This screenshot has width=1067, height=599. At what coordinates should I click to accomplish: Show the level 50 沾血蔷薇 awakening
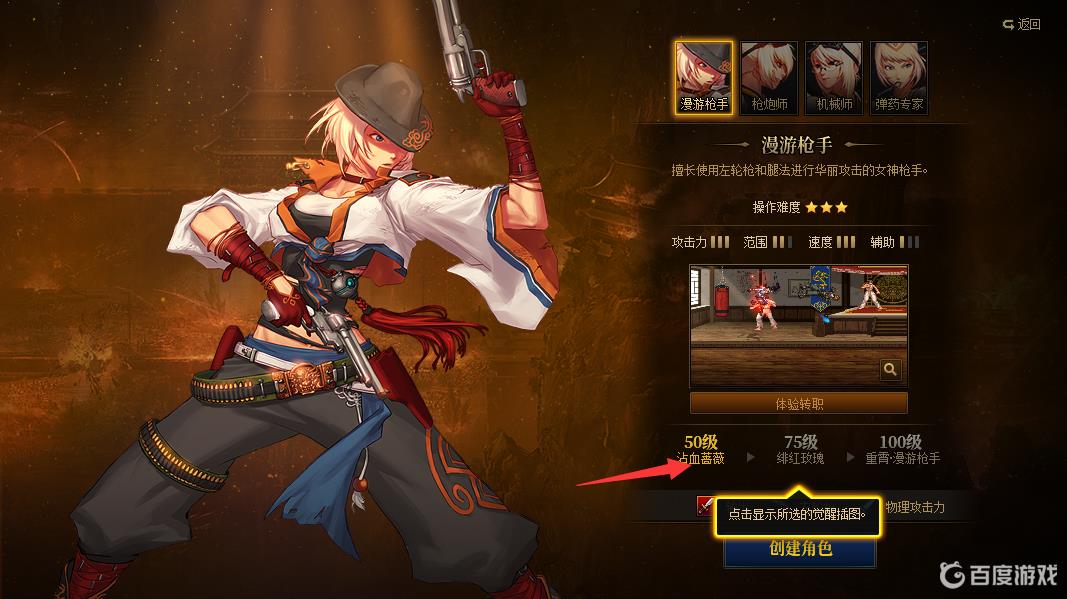click(x=700, y=449)
